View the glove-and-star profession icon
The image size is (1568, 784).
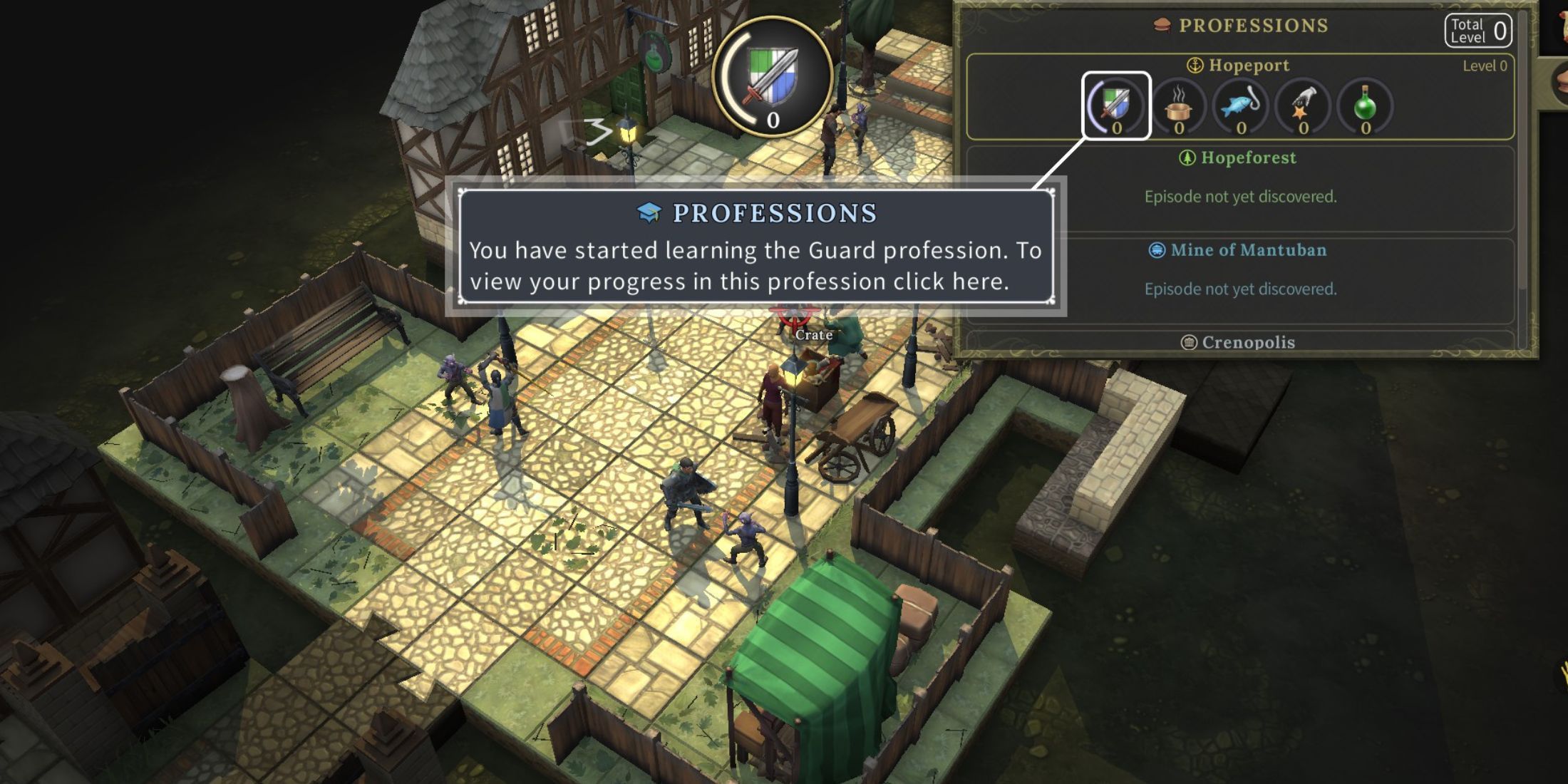1303,107
